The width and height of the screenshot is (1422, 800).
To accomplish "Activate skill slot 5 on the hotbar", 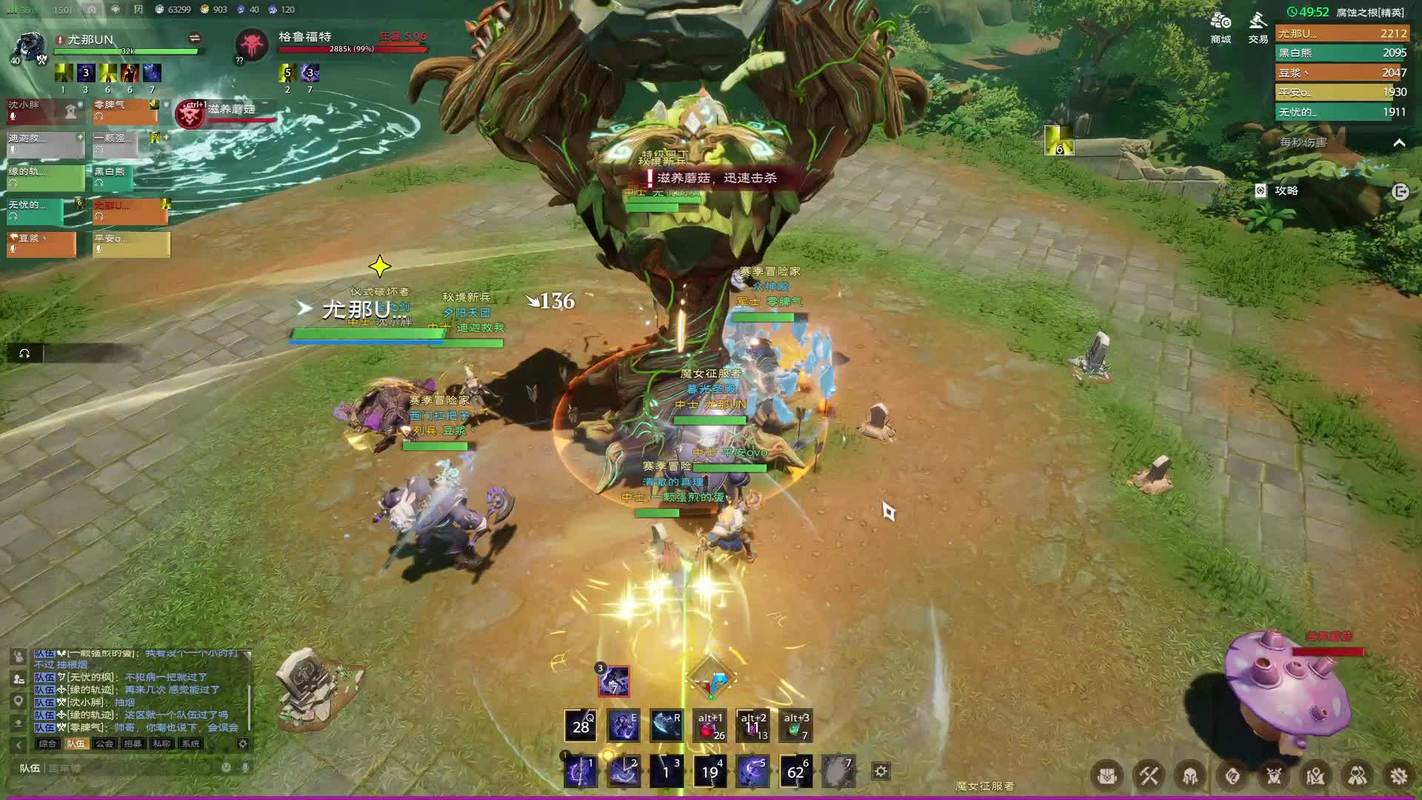I will 753,771.
